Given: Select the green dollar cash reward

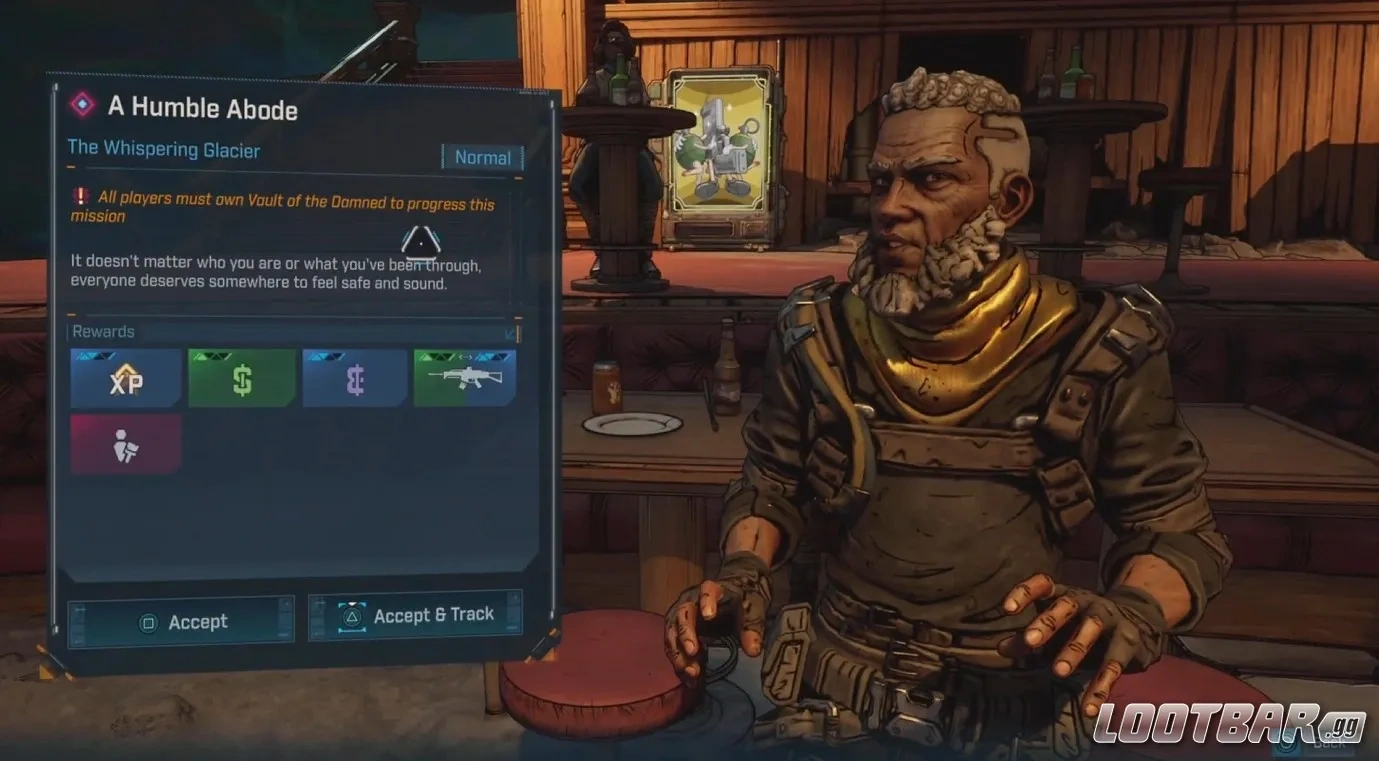Looking at the screenshot, I should [241, 378].
